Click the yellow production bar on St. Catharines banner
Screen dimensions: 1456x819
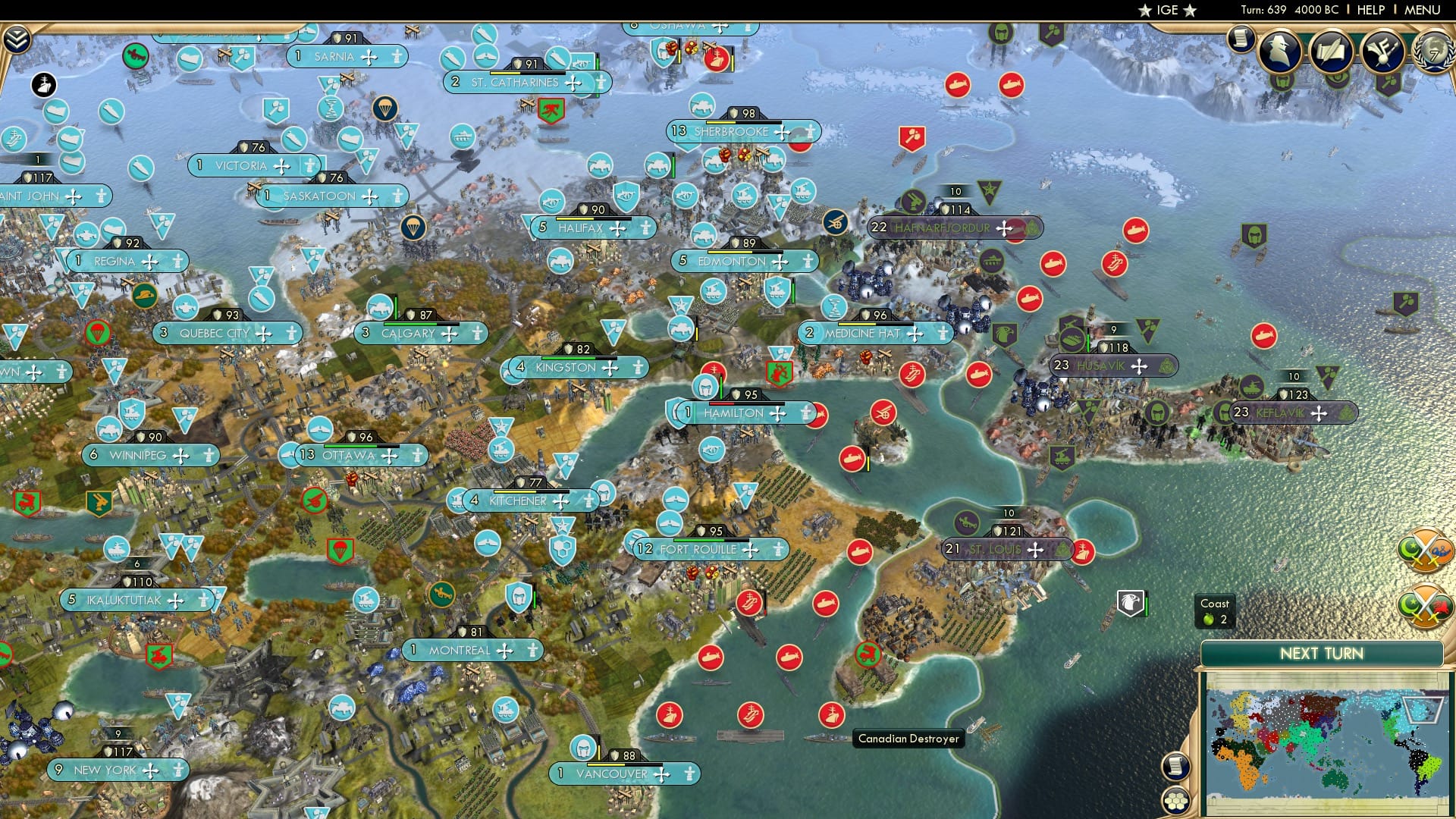tap(504, 73)
